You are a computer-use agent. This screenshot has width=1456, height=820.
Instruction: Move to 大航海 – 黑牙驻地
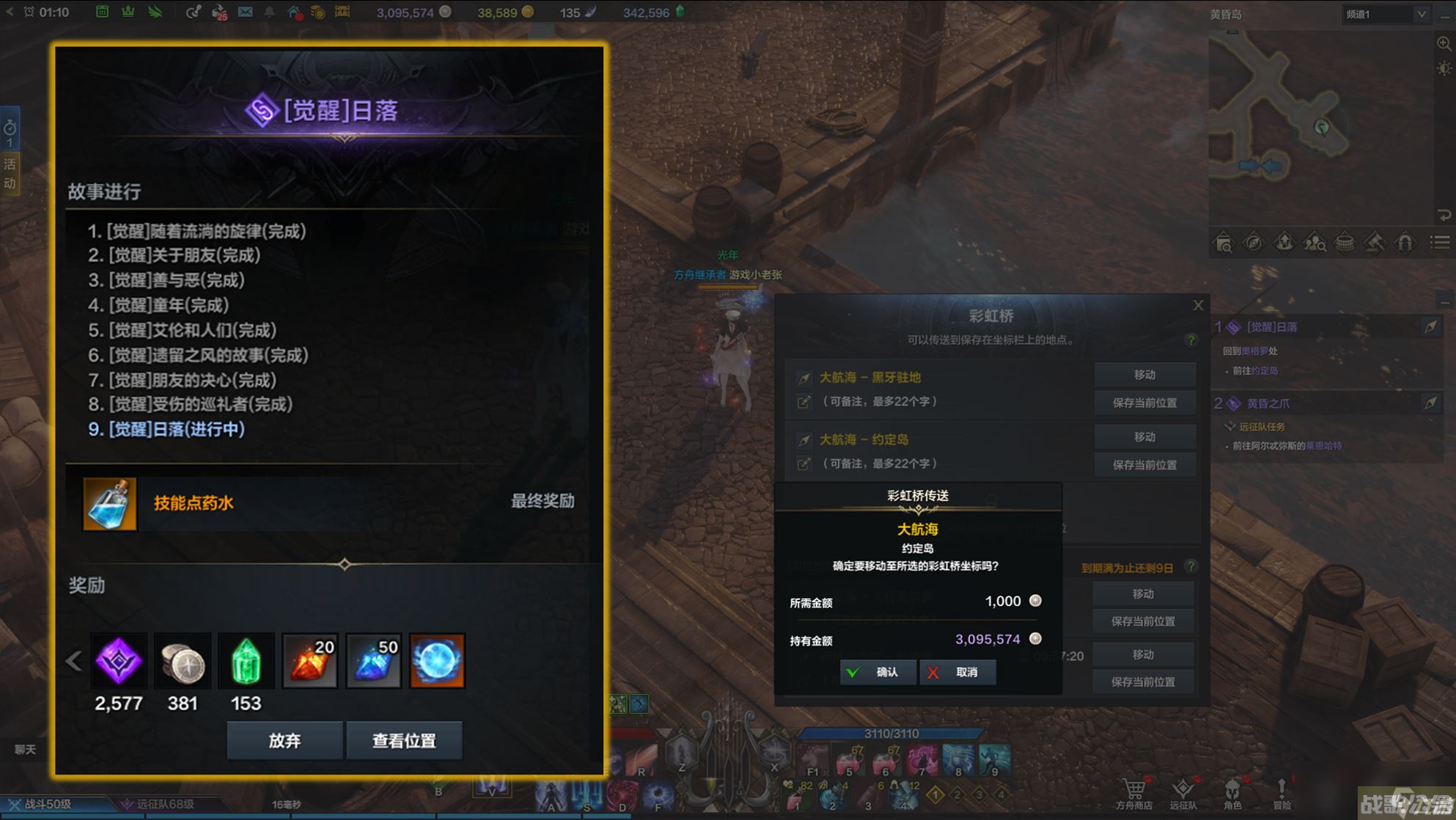1144,375
